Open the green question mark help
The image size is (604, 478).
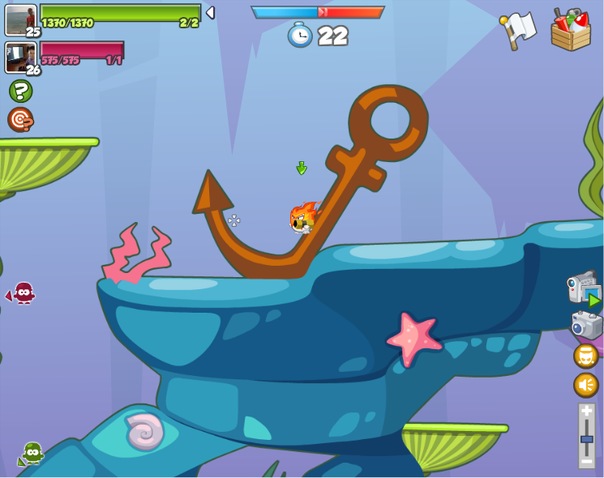pyautogui.click(x=20, y=91)
